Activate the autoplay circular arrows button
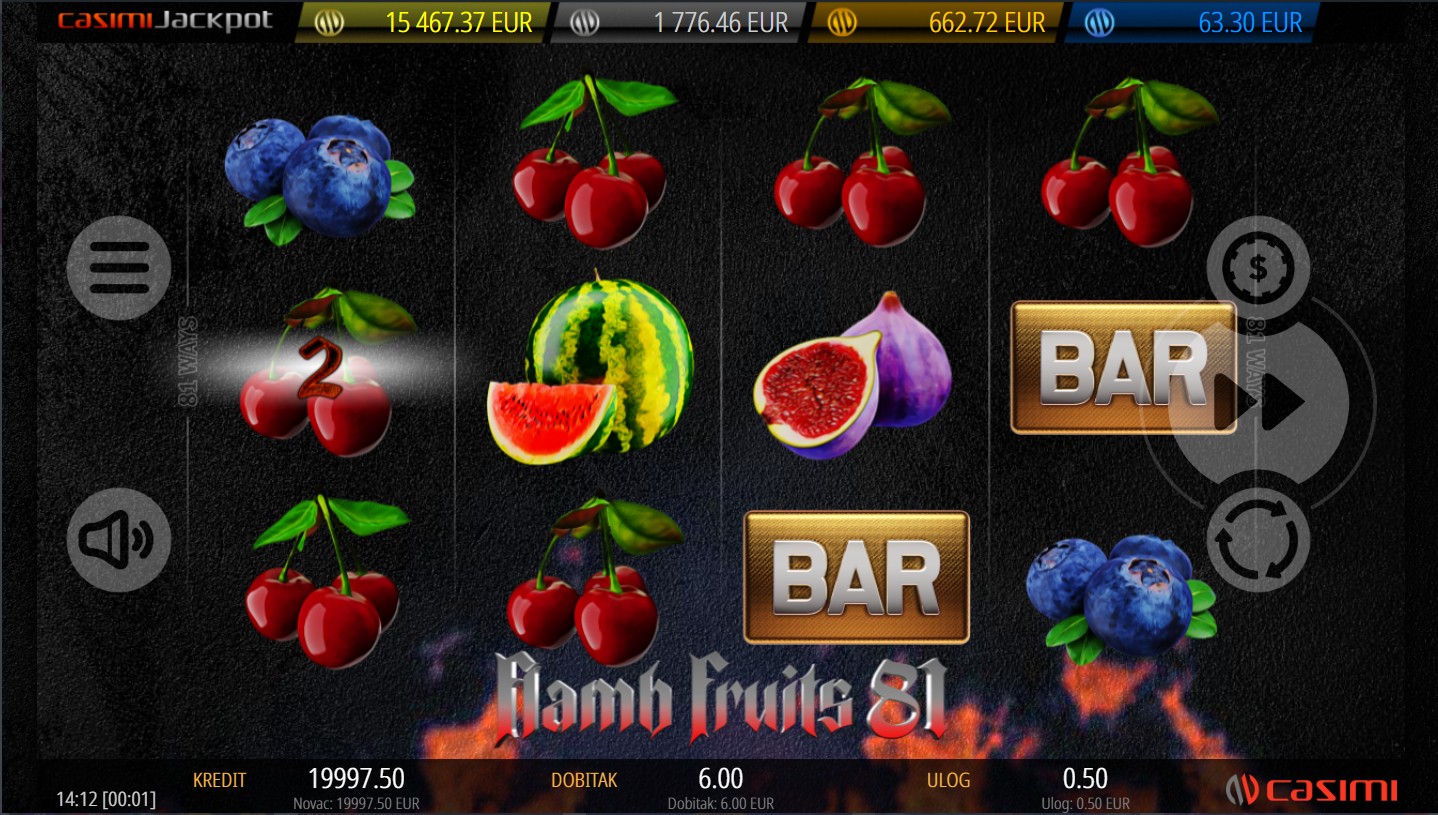Image resolution: width=1438 pixels, height=815 pixels. (1258, 540)
